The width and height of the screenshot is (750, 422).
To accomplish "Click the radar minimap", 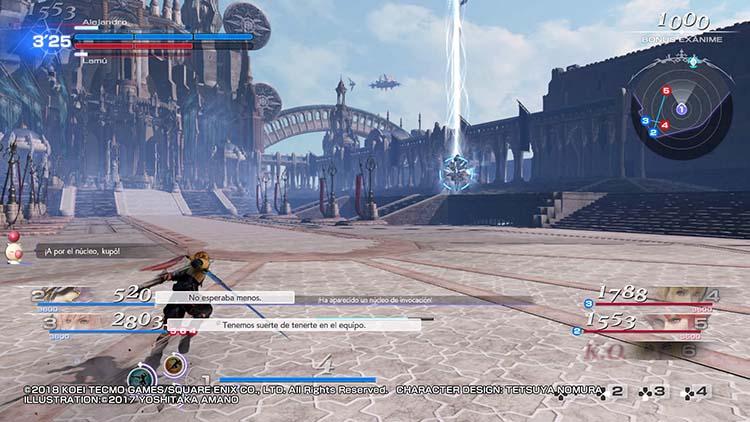I will pyautogui.click(x=680, y=103).
